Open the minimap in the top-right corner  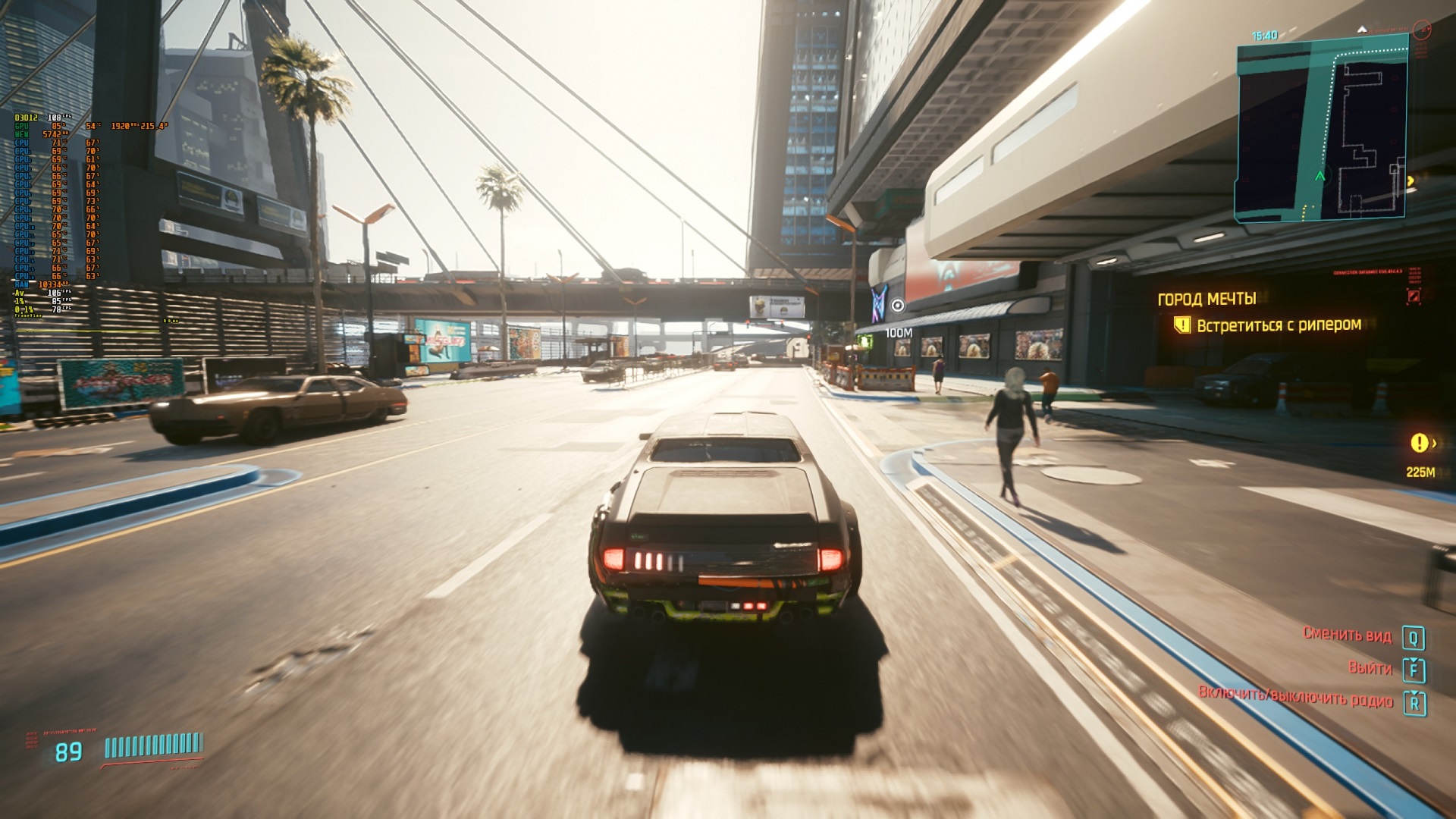pyautogui.click(x=1322, y=130)
